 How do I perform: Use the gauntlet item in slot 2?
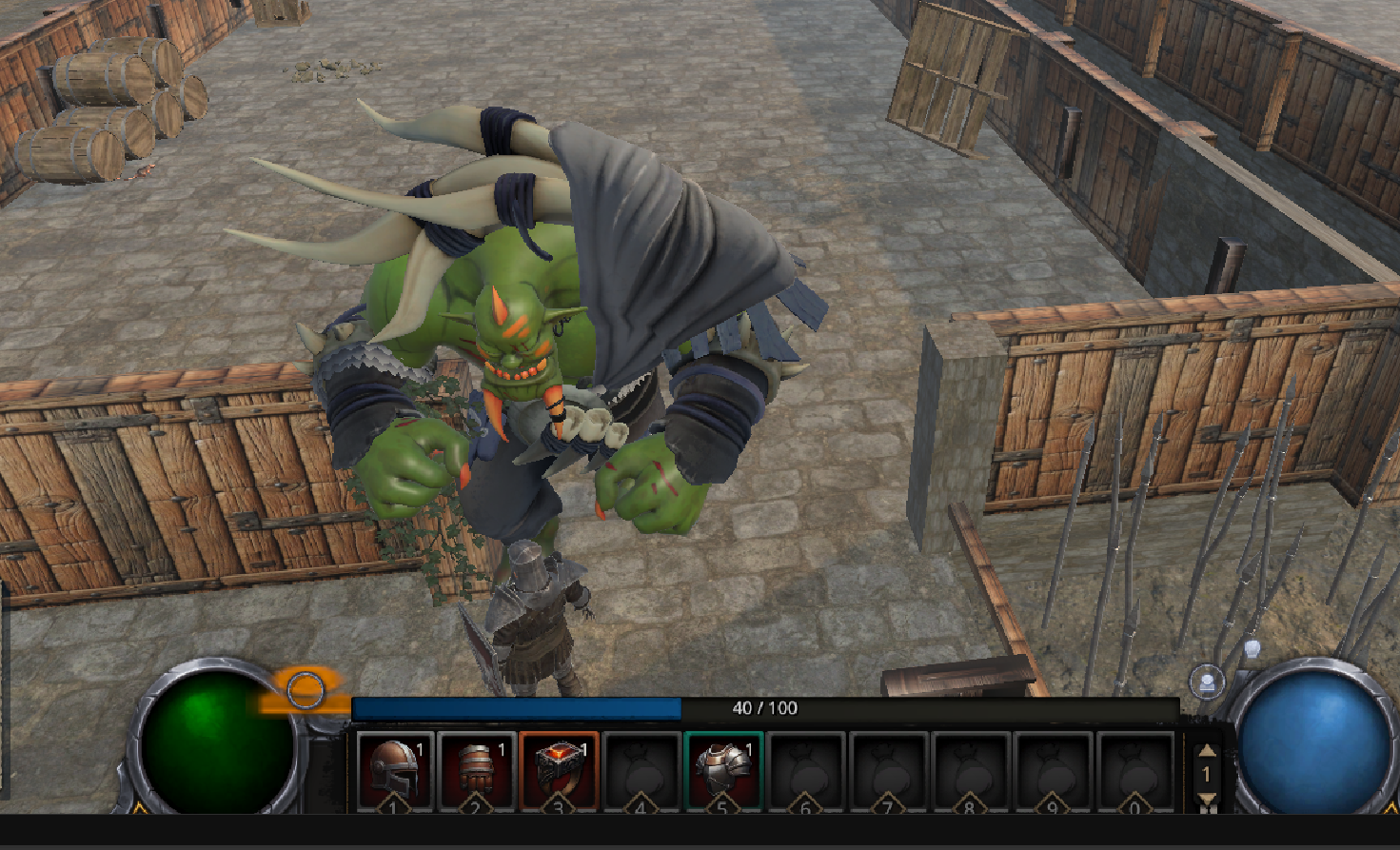coord(476,769)
